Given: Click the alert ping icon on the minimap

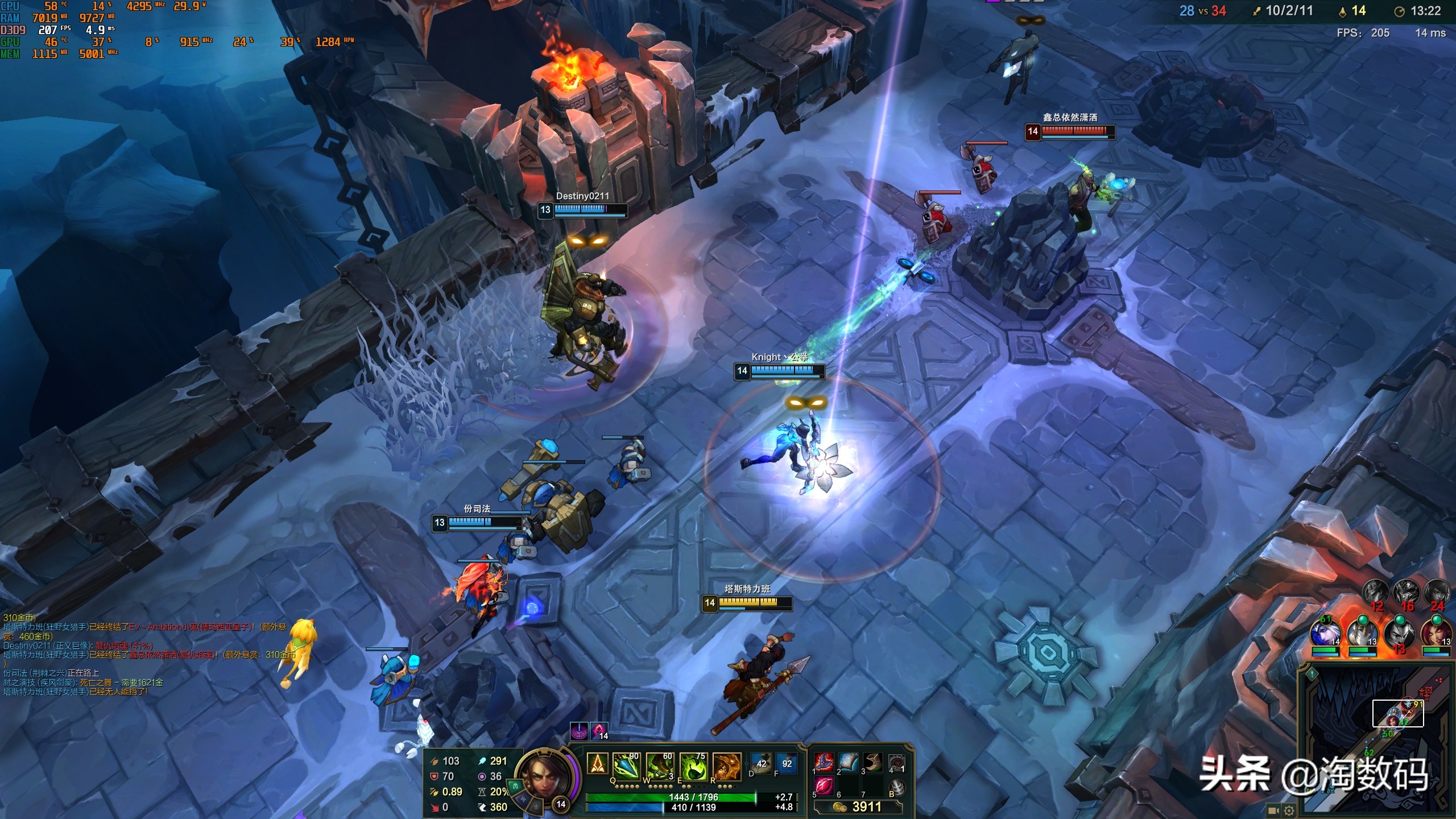Looking at the screenshot, I should pos(1312,675).
